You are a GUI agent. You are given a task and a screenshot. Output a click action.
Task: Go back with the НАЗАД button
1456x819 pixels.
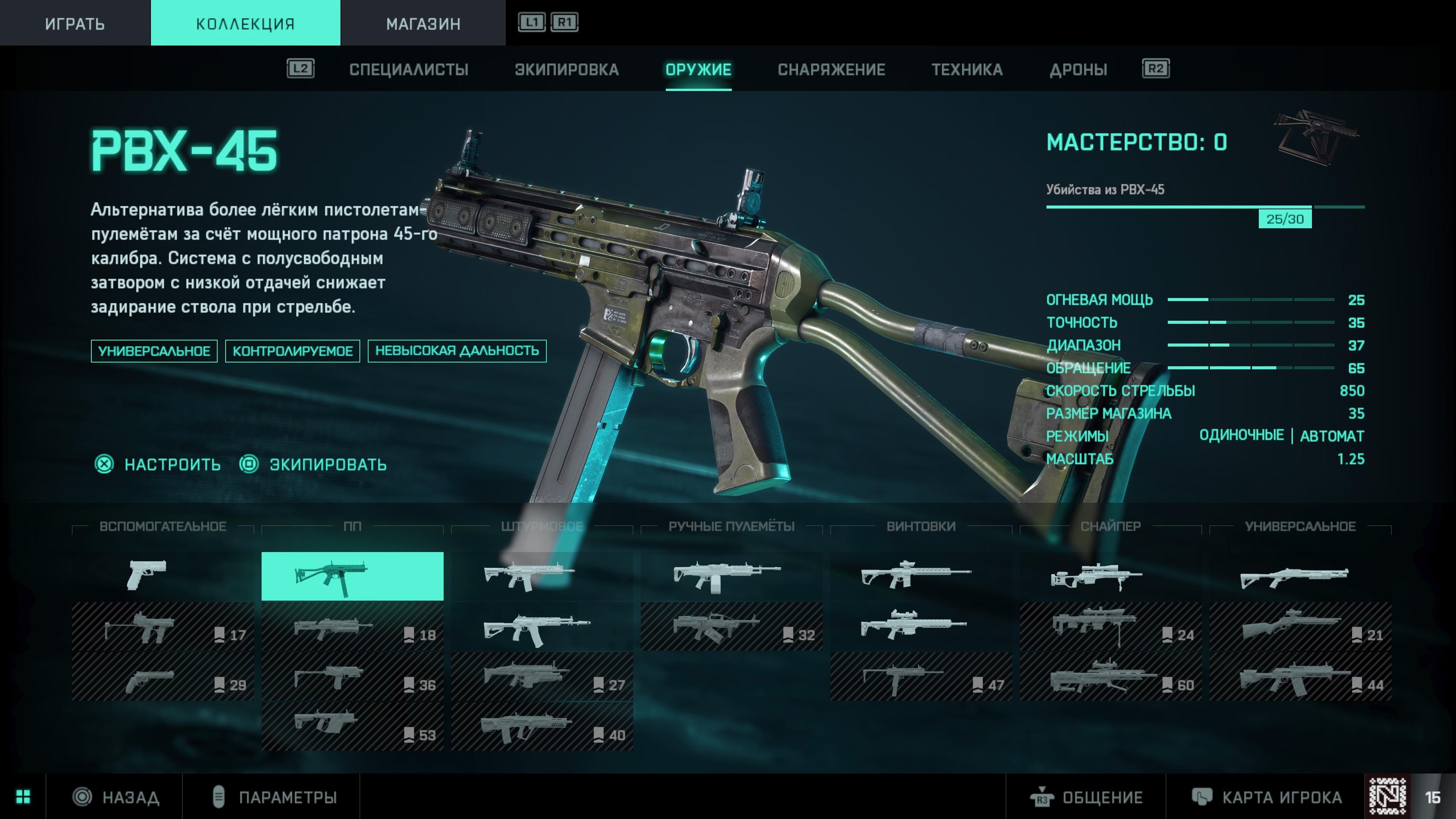(x=130, y=797)
